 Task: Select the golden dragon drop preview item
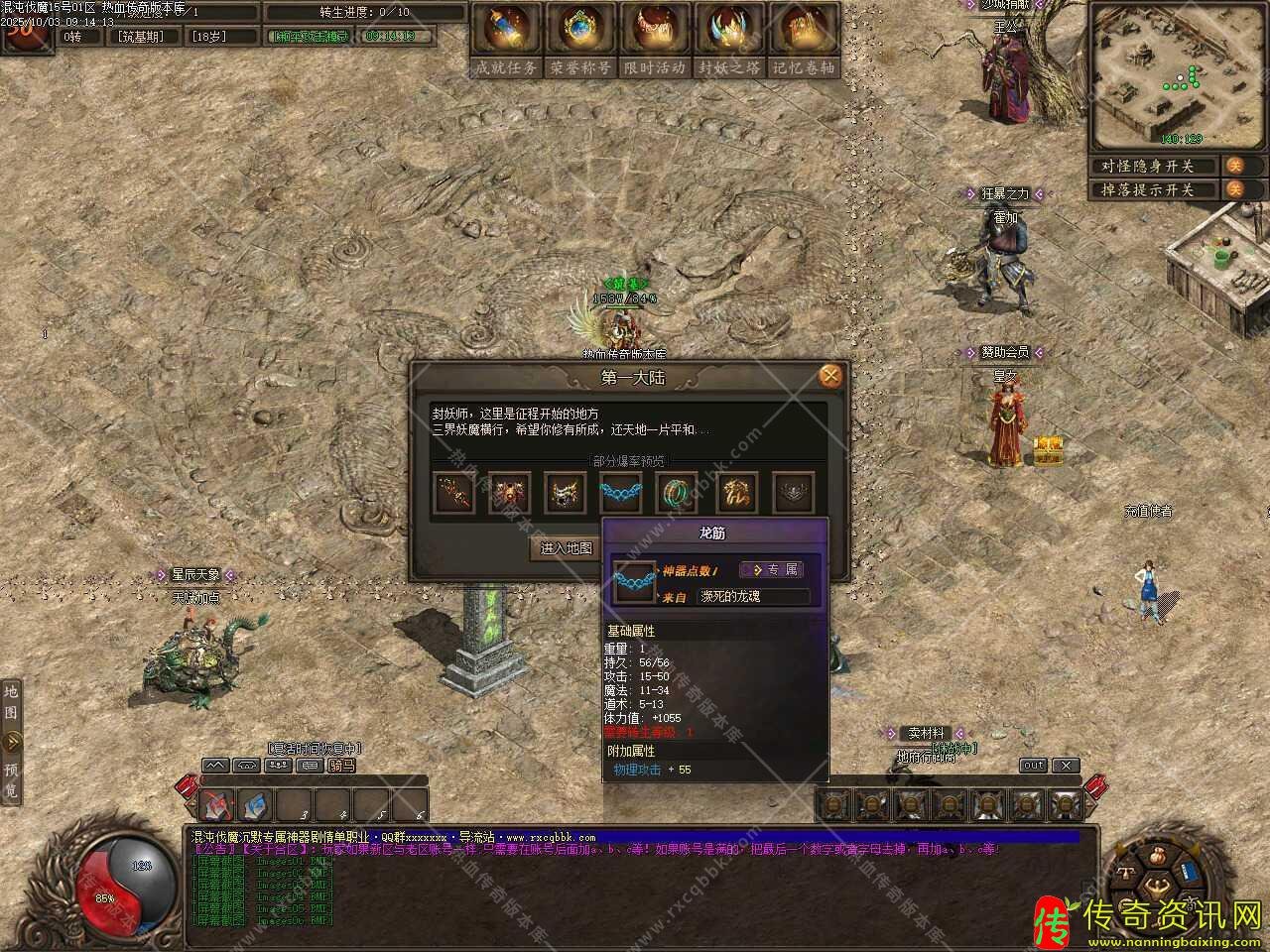click(x=735, y=493)
